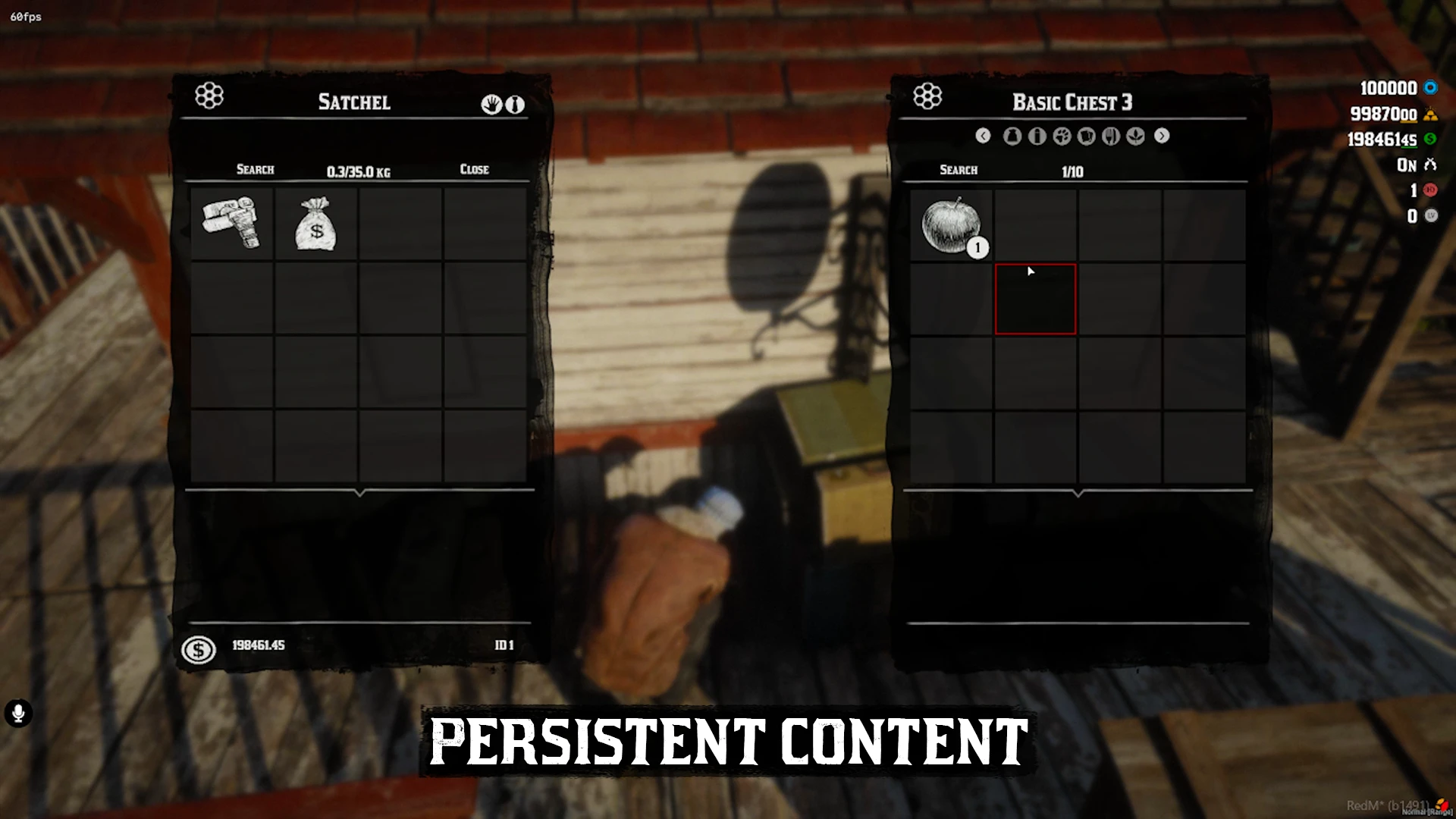
Task: Filter chest by the plant leaf category
Action: pyautogui.click(x=1135, y=136)
